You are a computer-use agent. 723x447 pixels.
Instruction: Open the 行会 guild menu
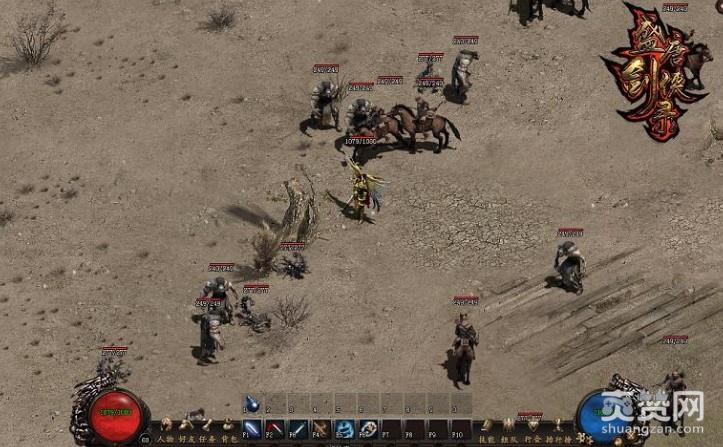[532, 437]
